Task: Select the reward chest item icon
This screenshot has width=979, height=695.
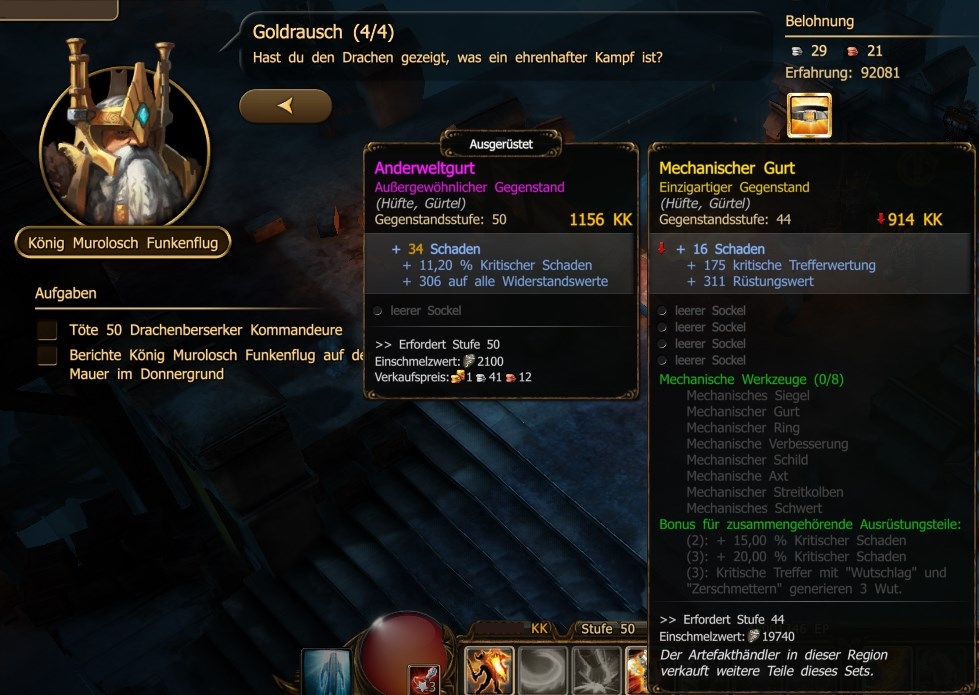Action: click(x=809, y=116)
